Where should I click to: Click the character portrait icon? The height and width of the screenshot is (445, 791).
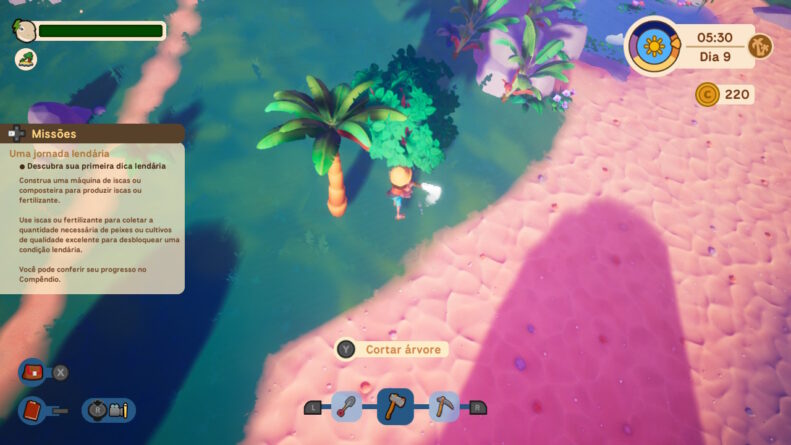point(25,31)
